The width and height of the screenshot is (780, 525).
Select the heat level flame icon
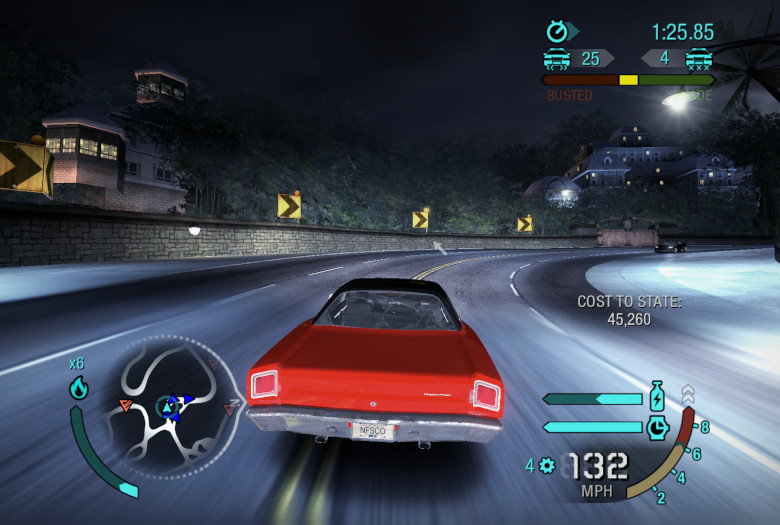pyautogui.click(x=78, y=388)
